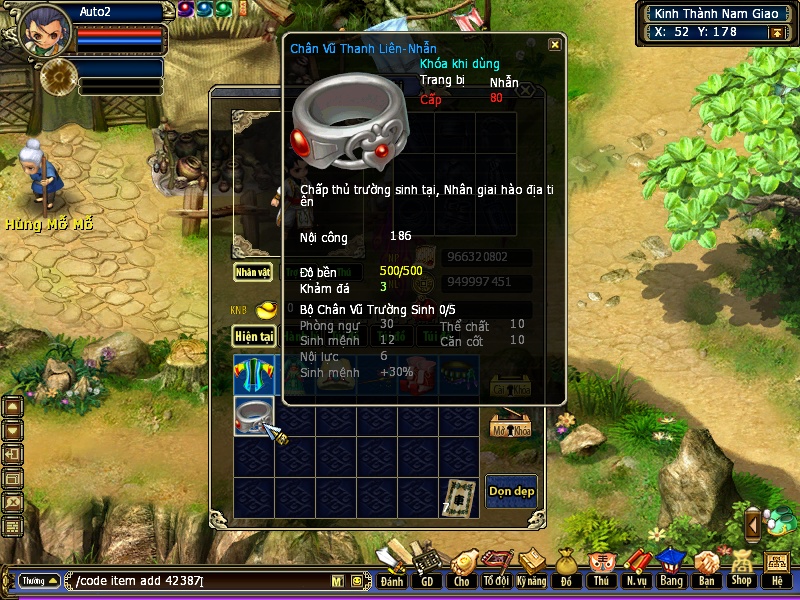Select the Hiện tại bag tab
800x600 pixels.
(x=254, y=336)
